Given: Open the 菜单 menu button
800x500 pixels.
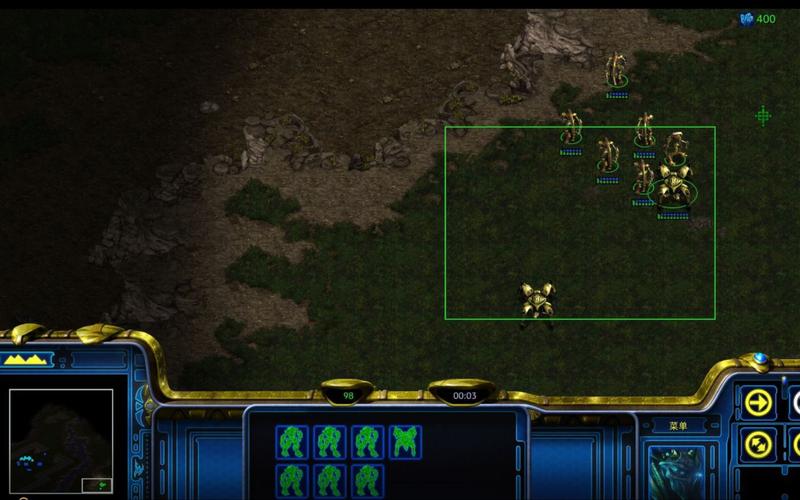Looking at the screenshot, I should [x=678, y=426].
